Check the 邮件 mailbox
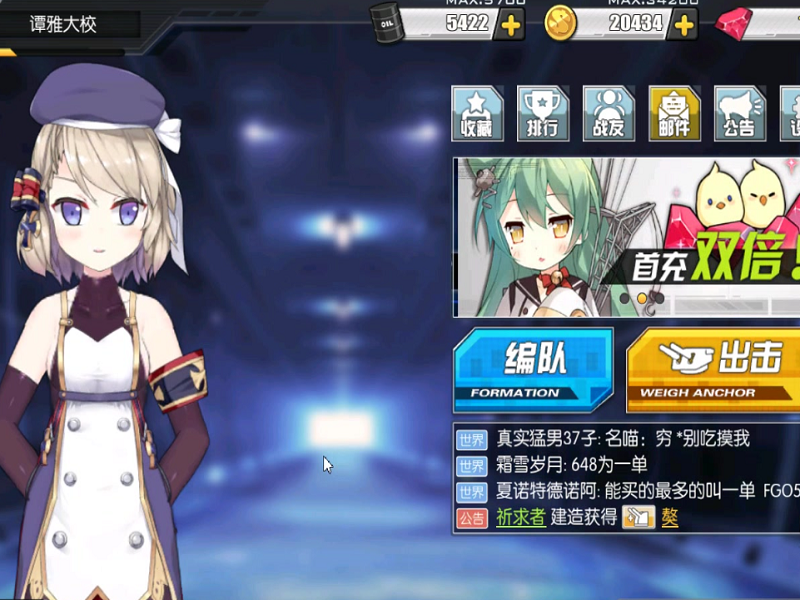Screen dimensions: 800x600 (673, 113)
